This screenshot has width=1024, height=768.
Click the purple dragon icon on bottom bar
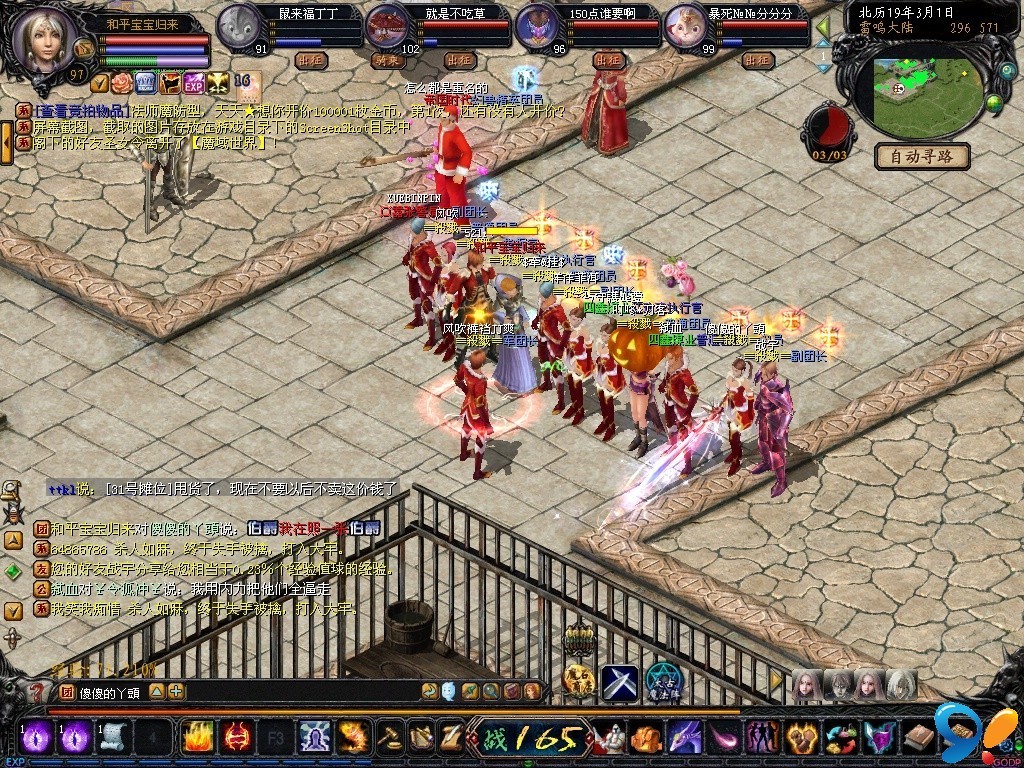(684, 739)
